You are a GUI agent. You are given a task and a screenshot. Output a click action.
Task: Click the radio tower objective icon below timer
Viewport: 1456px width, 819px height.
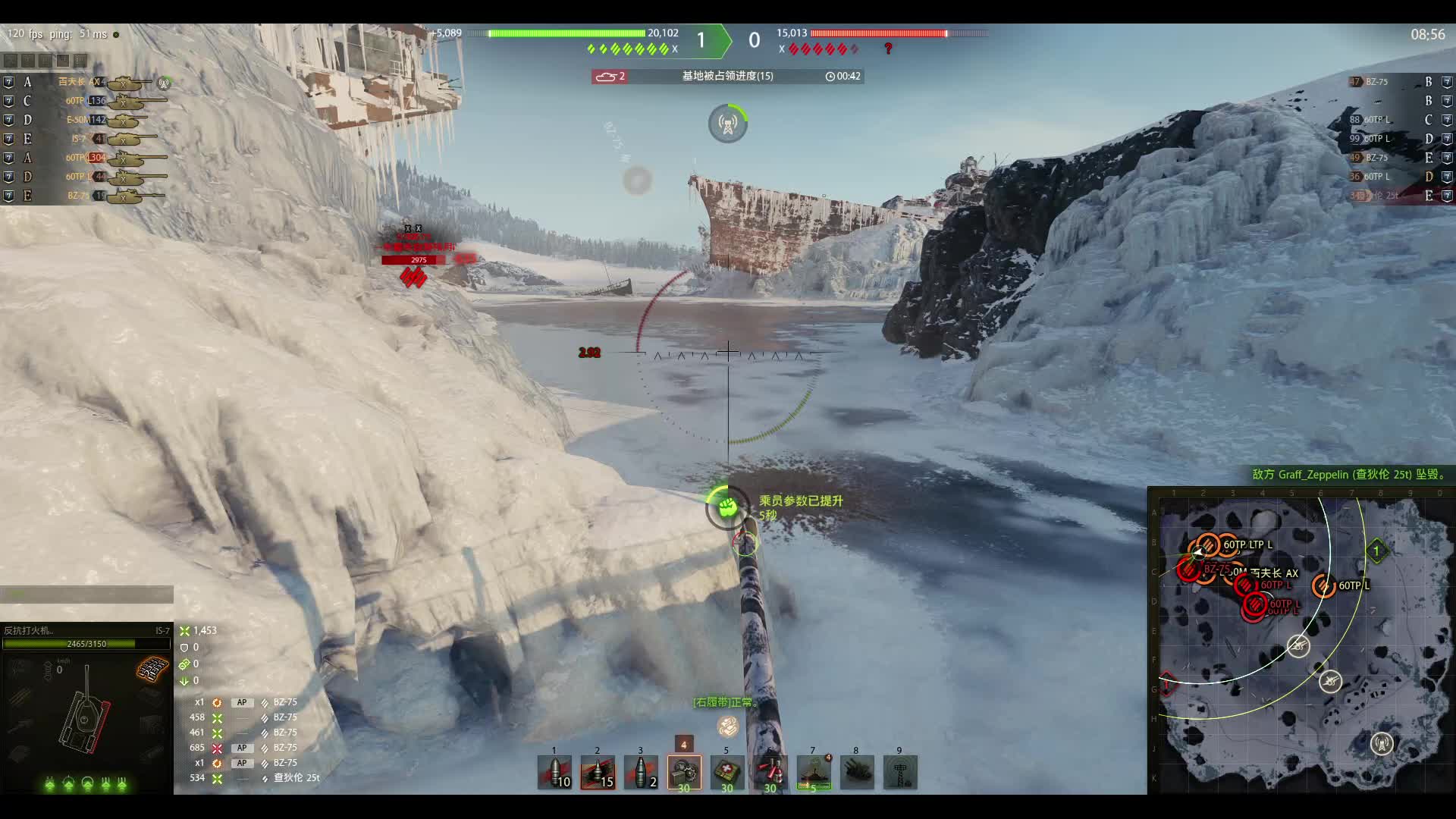(x=728, y=124)
